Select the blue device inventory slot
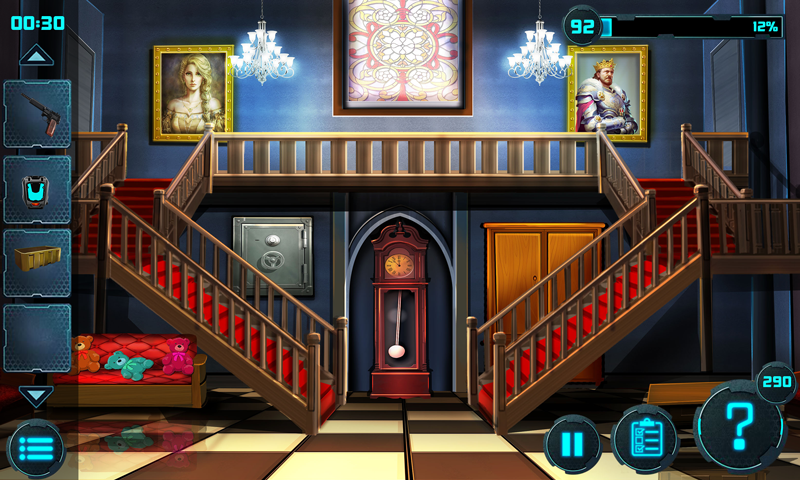This screenshot has width=800, height=480. click(37, 189)
